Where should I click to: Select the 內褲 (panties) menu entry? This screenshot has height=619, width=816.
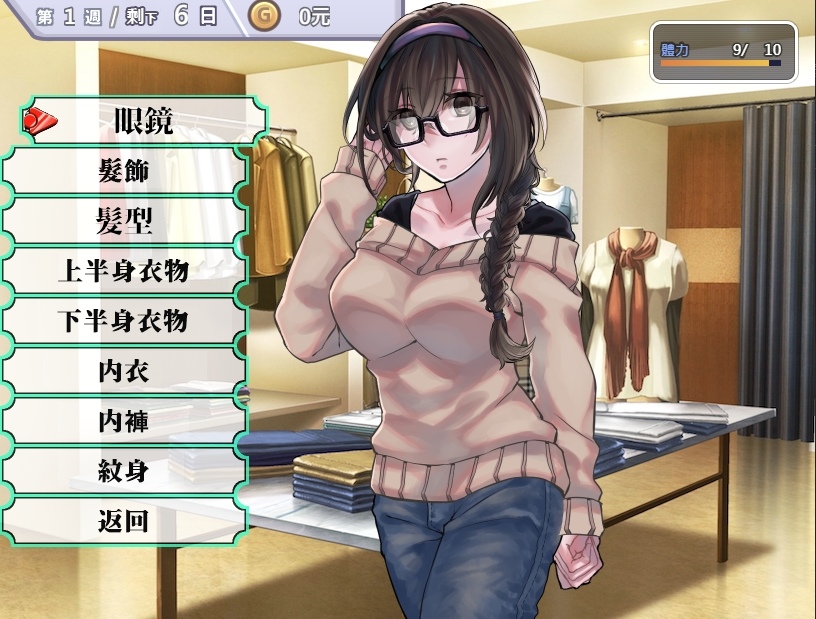coord(124,421)
